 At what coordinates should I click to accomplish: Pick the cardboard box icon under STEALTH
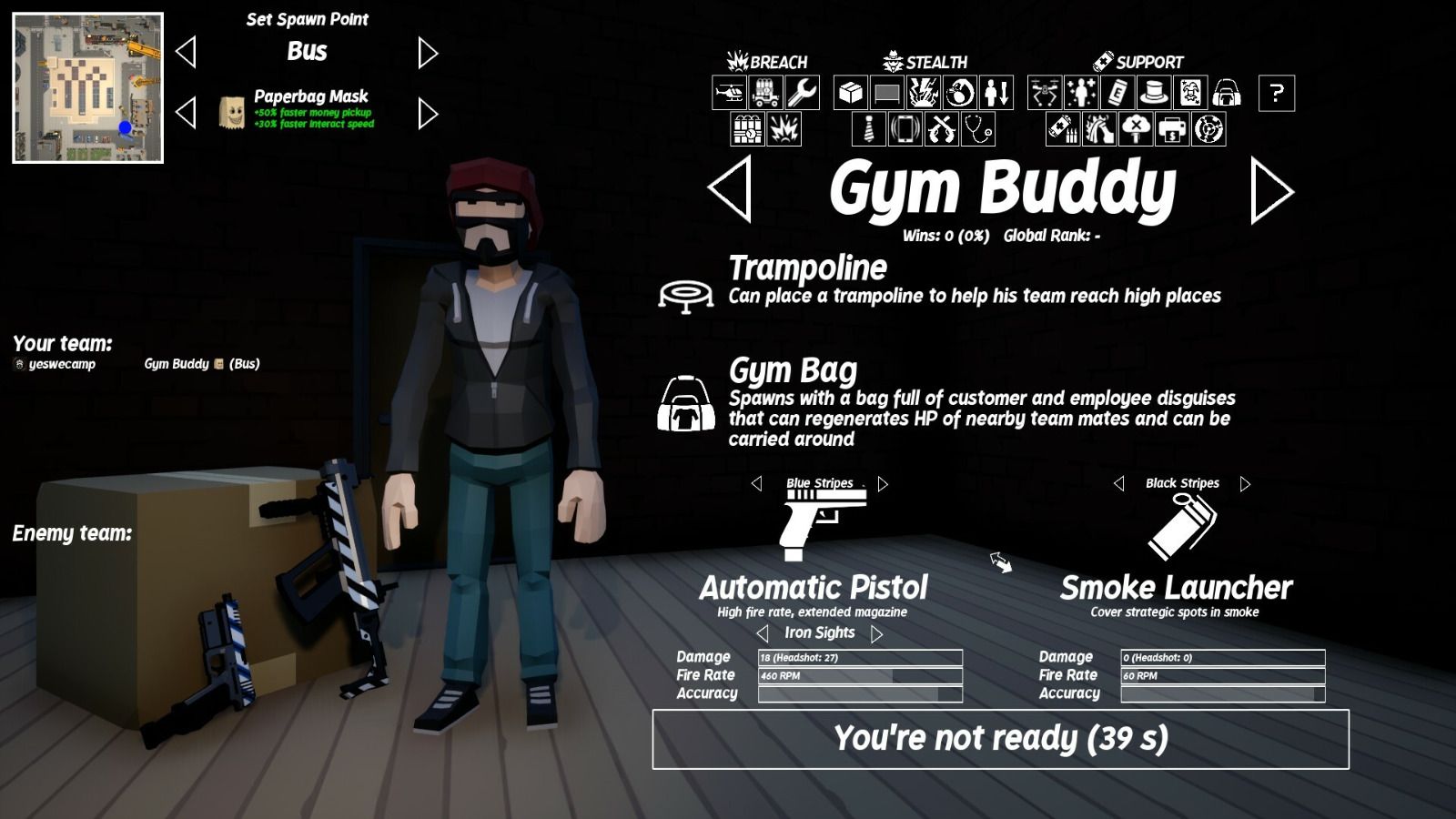[x=853, y=94]
